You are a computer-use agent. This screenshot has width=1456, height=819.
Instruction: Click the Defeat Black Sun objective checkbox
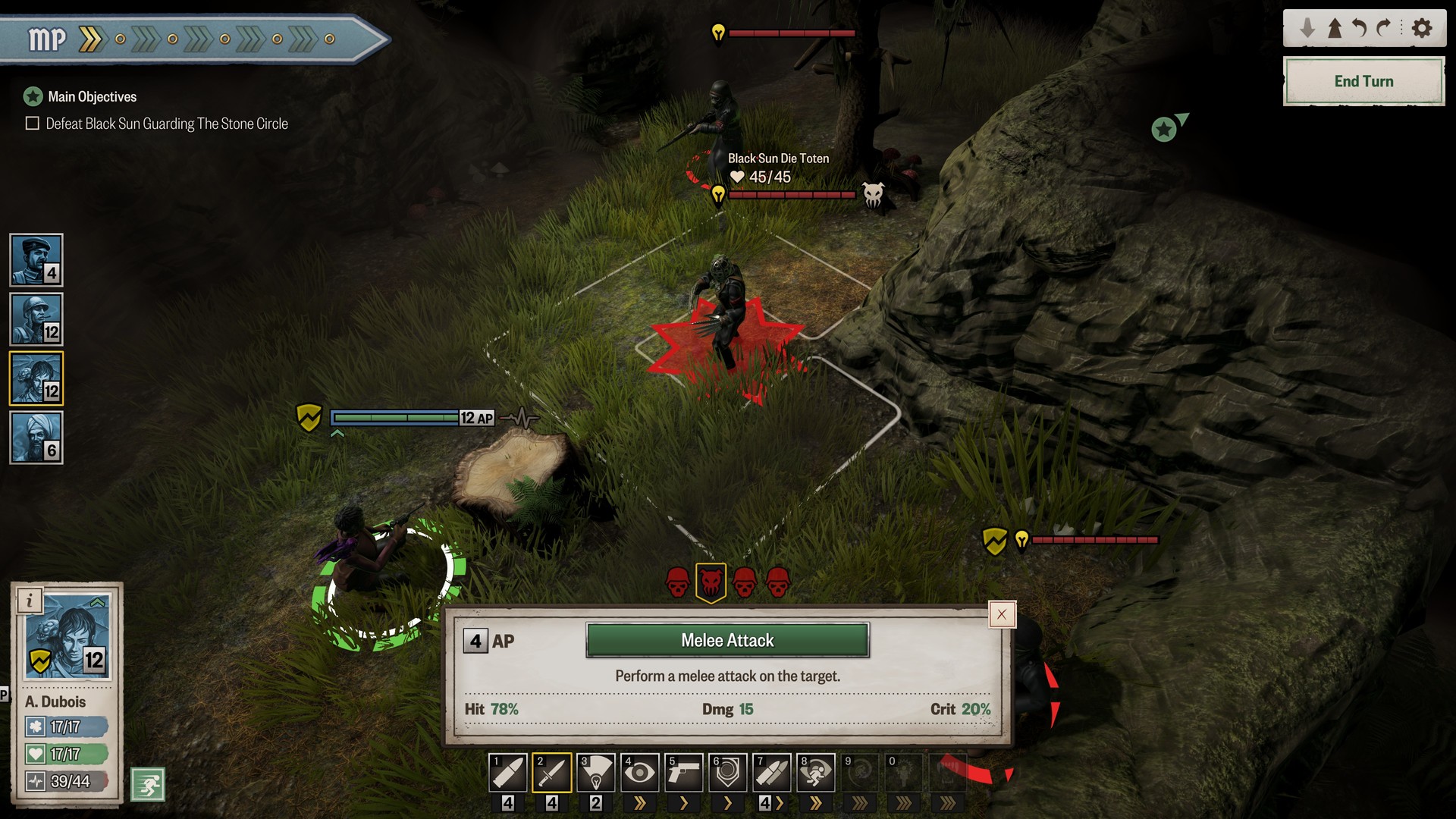(x=31, y=123)
